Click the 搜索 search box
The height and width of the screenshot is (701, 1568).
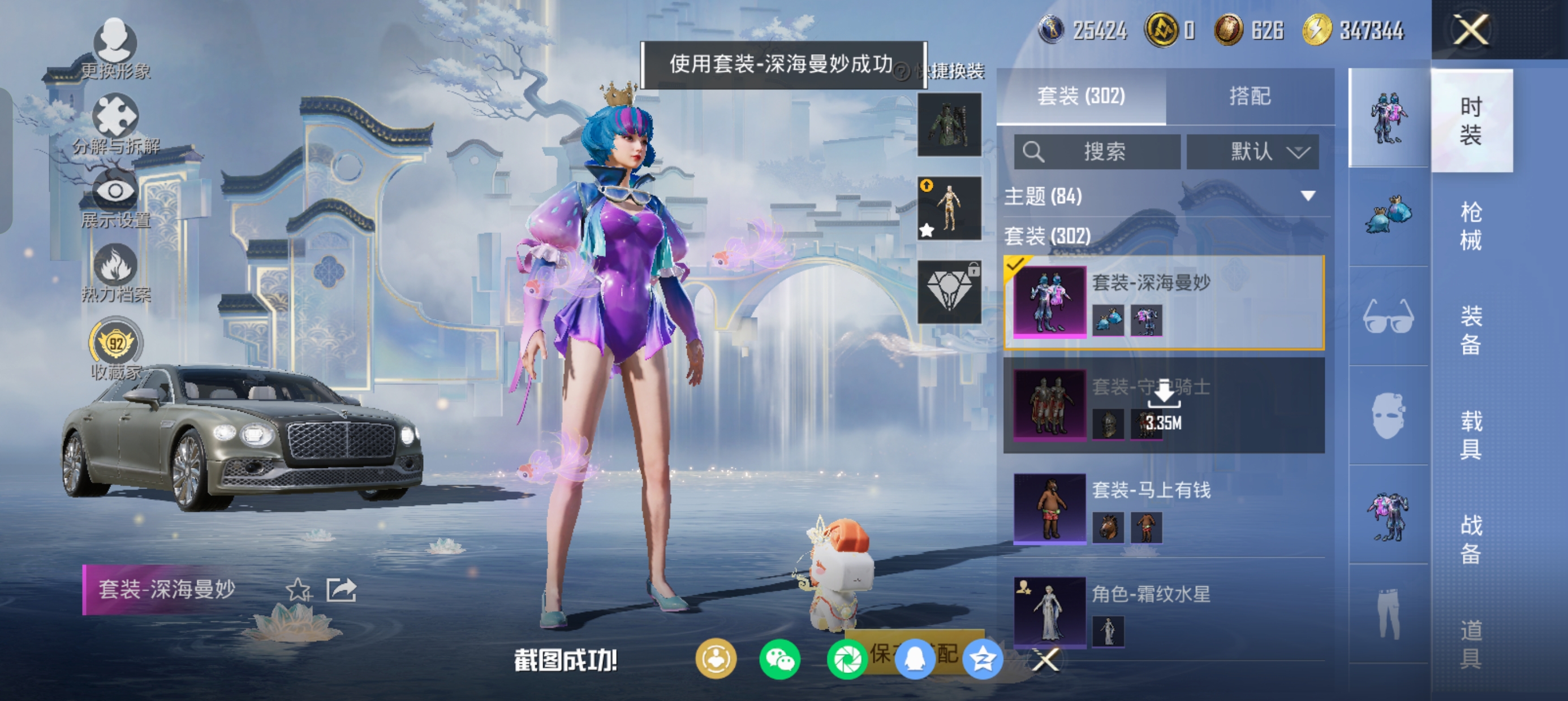click(x=1097, y=152)
